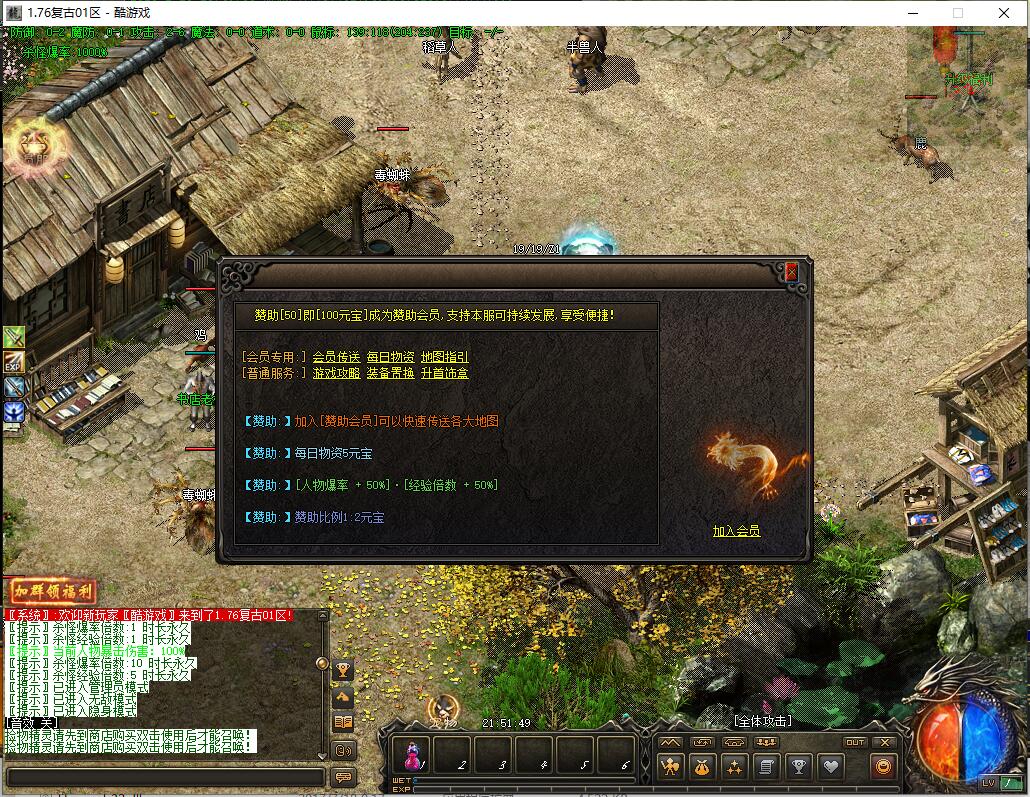
Task: Open the character equipment icon with sword and shield
Action: [x=671, y=767]
